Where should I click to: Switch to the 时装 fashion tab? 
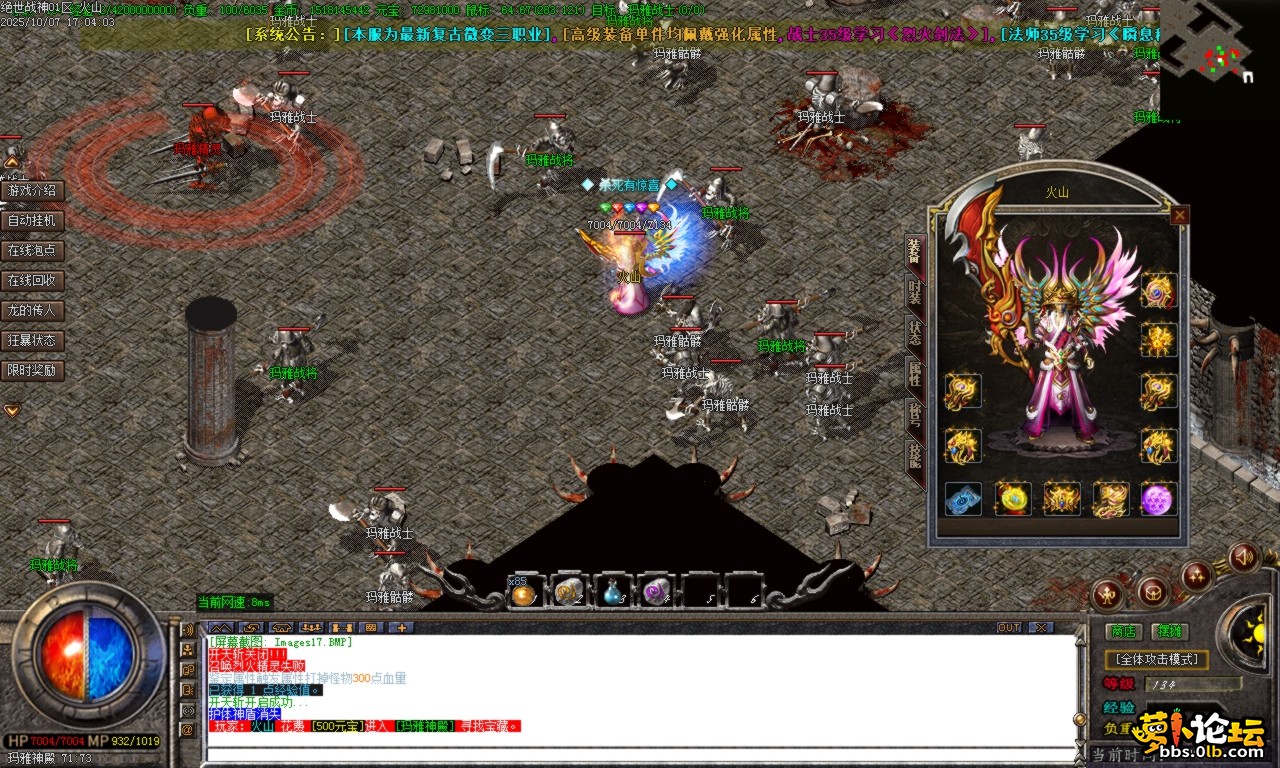tap(914, 293)
